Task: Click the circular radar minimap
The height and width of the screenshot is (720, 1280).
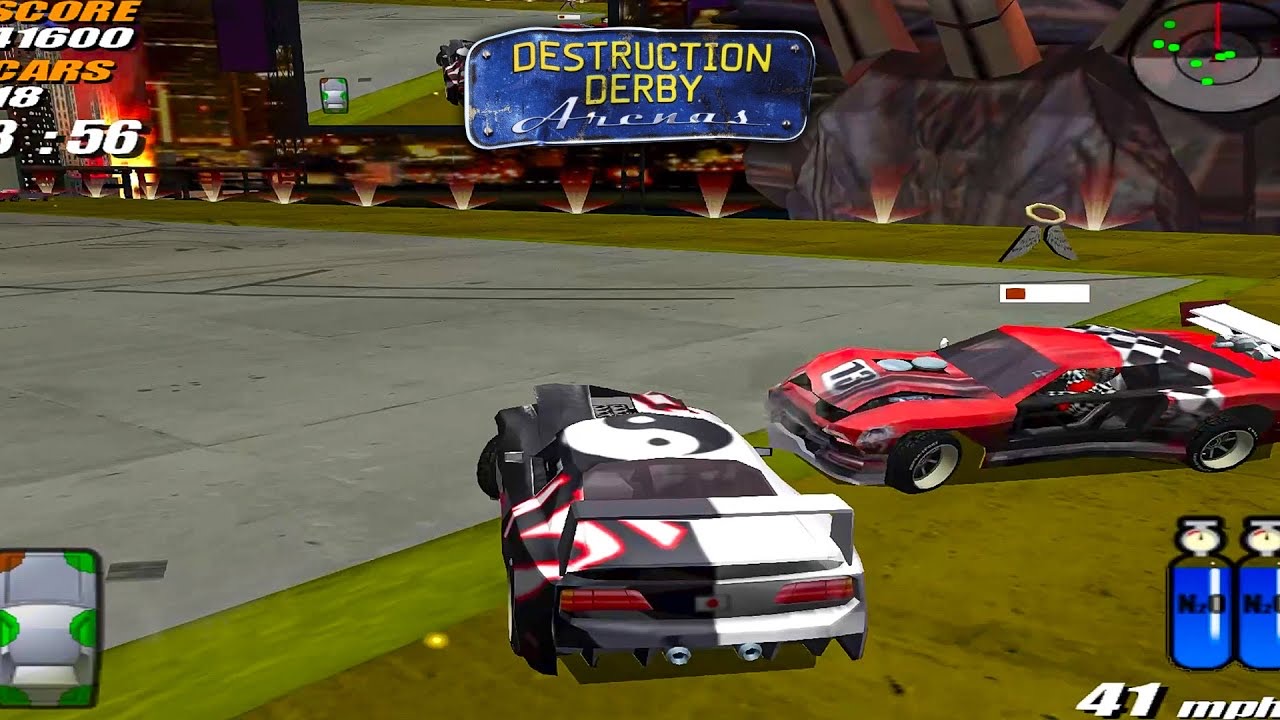Action: click(1203, 55)
